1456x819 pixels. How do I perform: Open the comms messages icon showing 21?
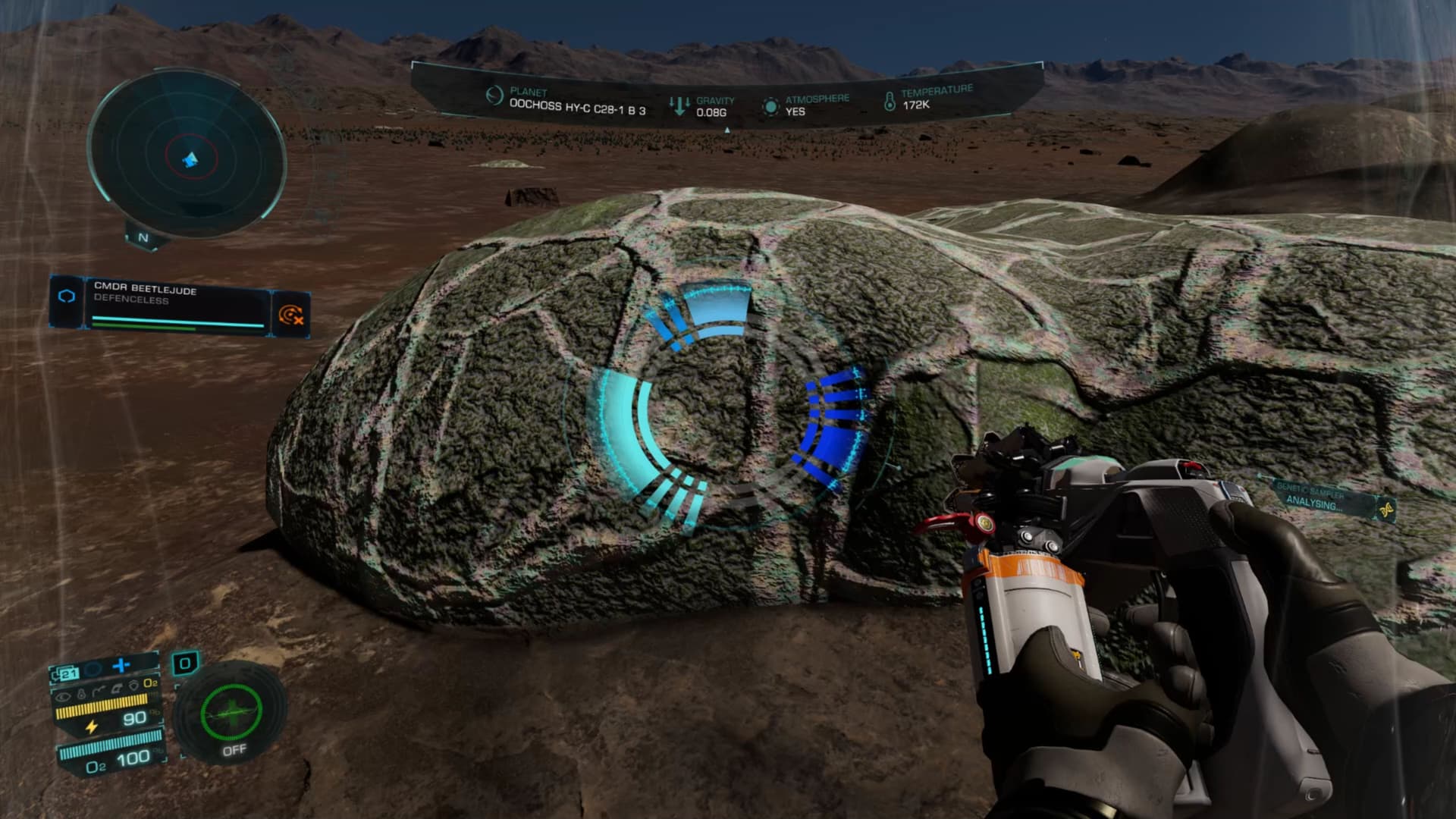click(x=65, y=673)
